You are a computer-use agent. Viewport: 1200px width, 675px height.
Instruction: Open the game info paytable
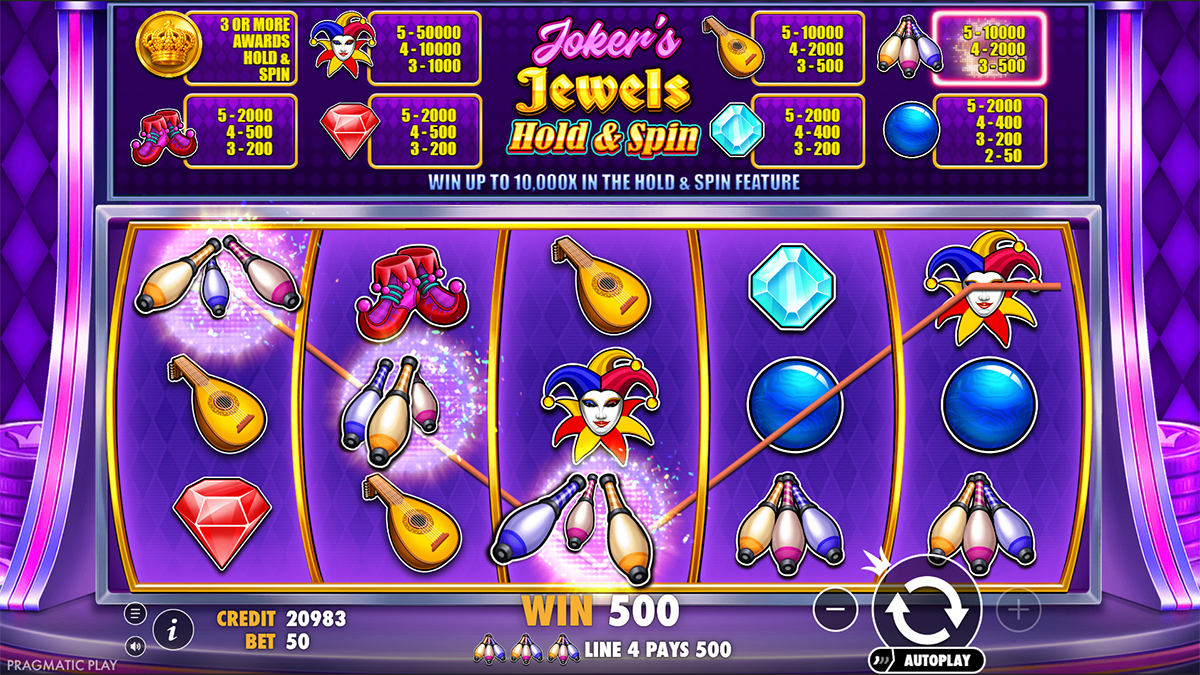point(174,629)
